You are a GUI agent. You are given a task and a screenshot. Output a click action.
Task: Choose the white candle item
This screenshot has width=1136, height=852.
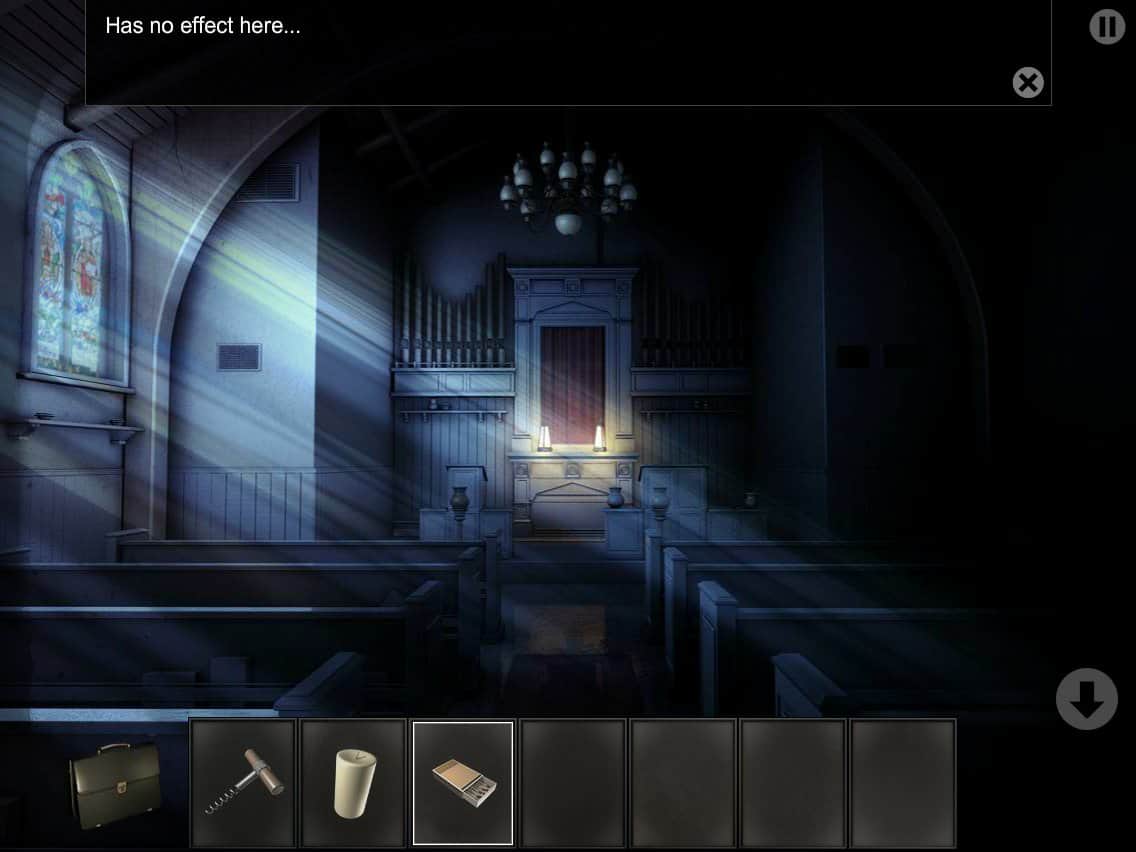354,783
